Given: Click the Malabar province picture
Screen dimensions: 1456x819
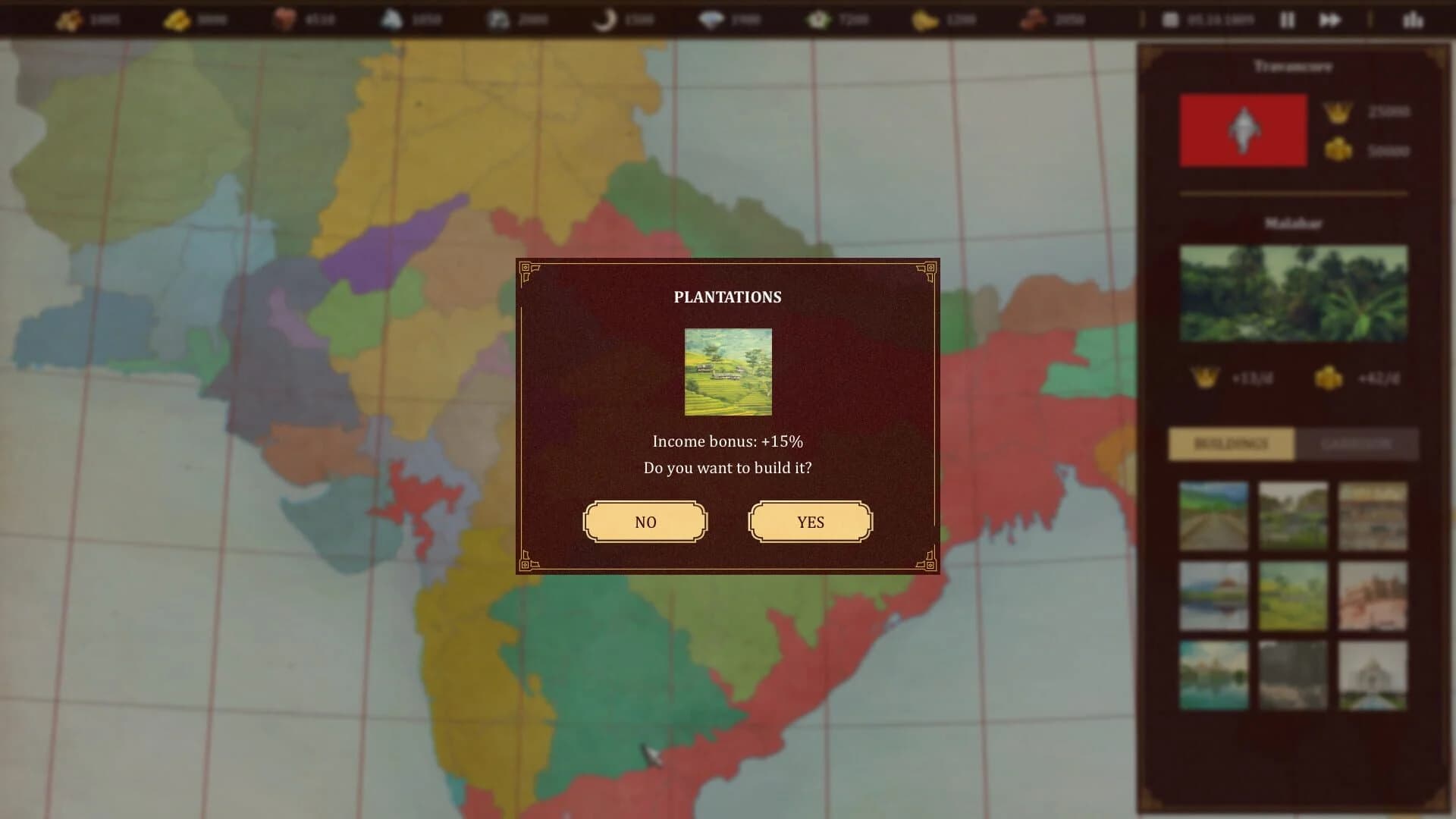Looking at the screenshot, I should pos(1293,294).
